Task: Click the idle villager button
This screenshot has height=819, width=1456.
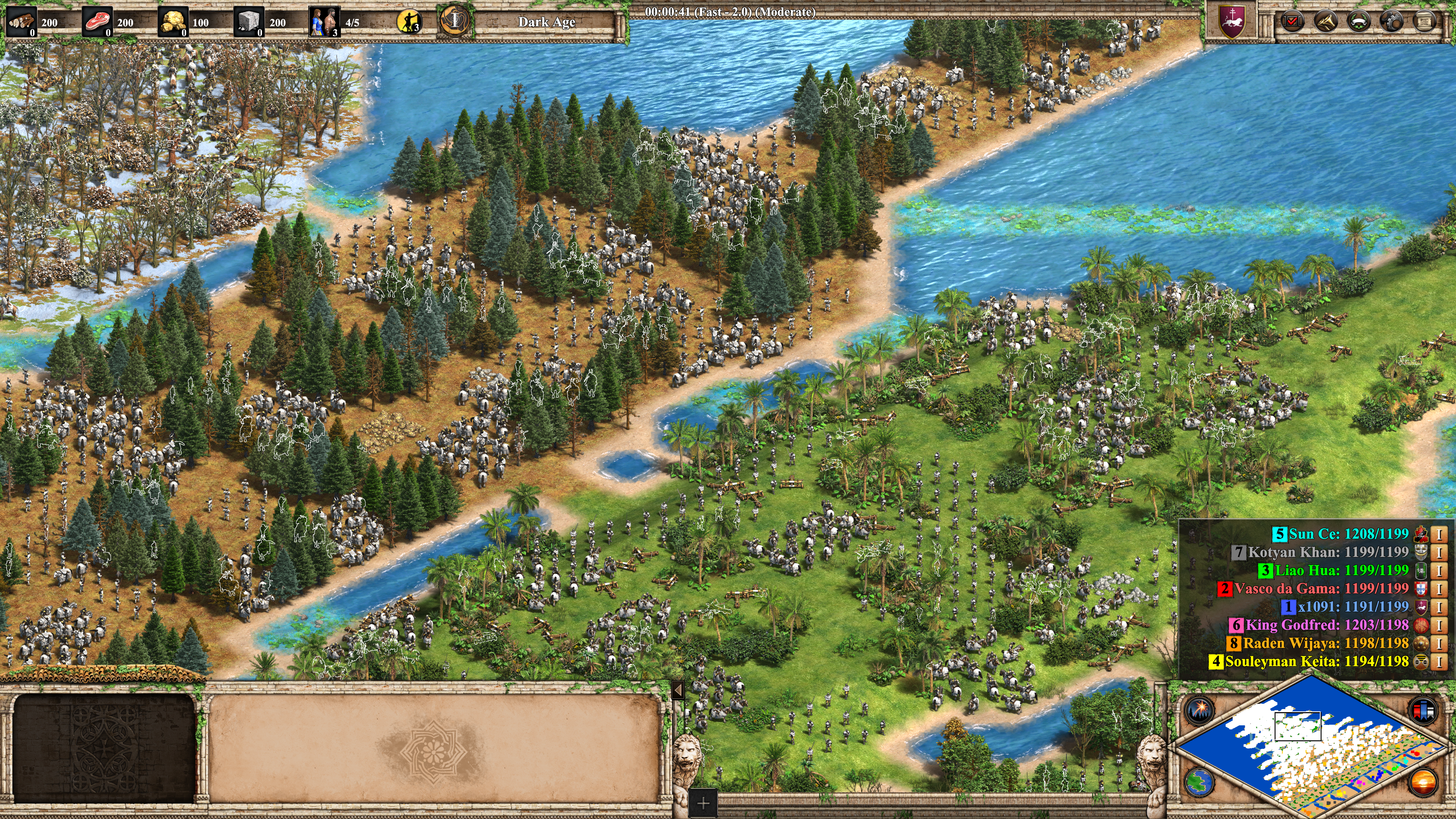Action: (x=409, y=22)
